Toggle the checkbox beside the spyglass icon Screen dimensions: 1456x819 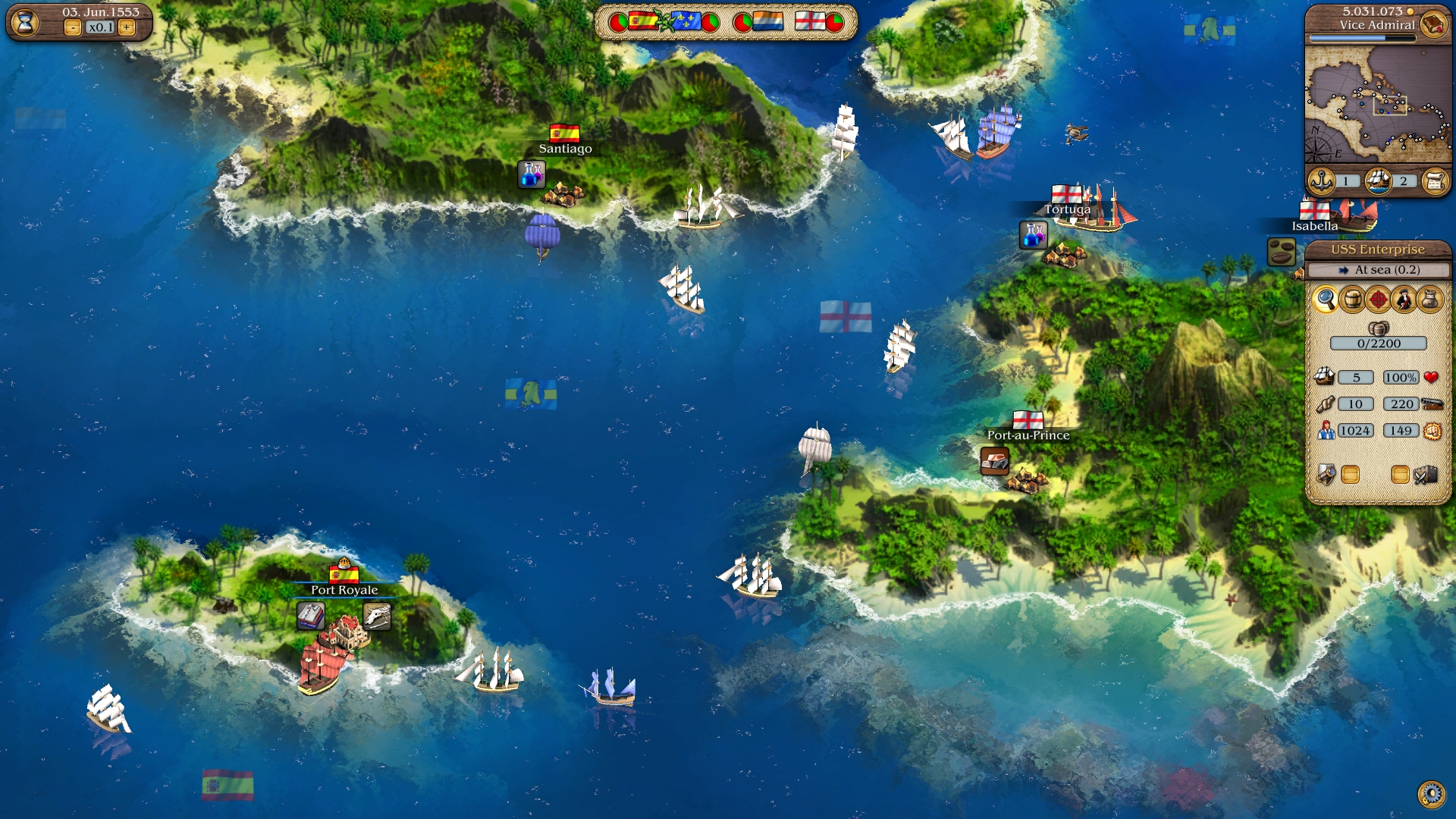(1350, 475)
